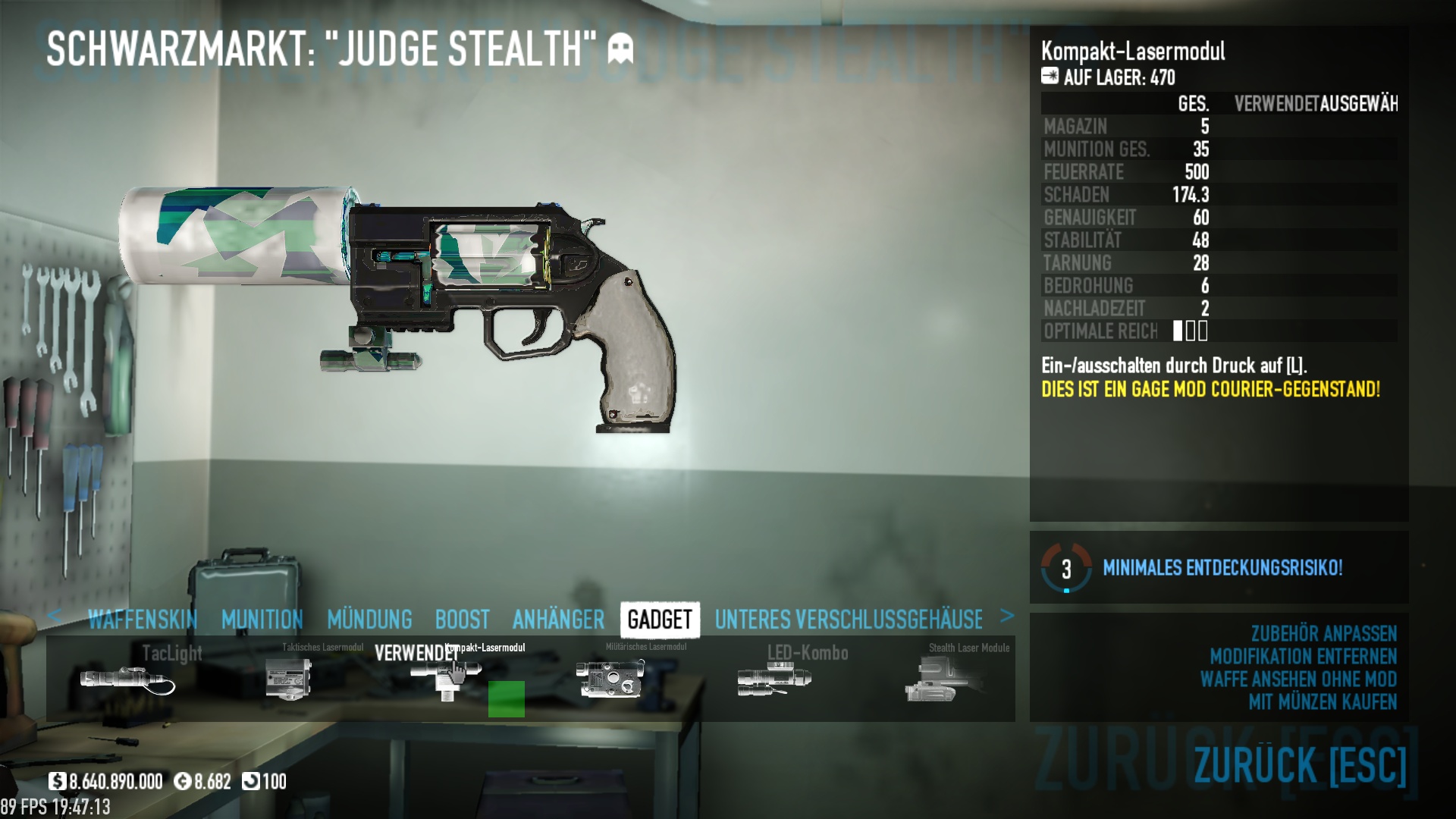Open the Anhänger tab
This screenshot has width=1456, height=819.
(558, 620)
